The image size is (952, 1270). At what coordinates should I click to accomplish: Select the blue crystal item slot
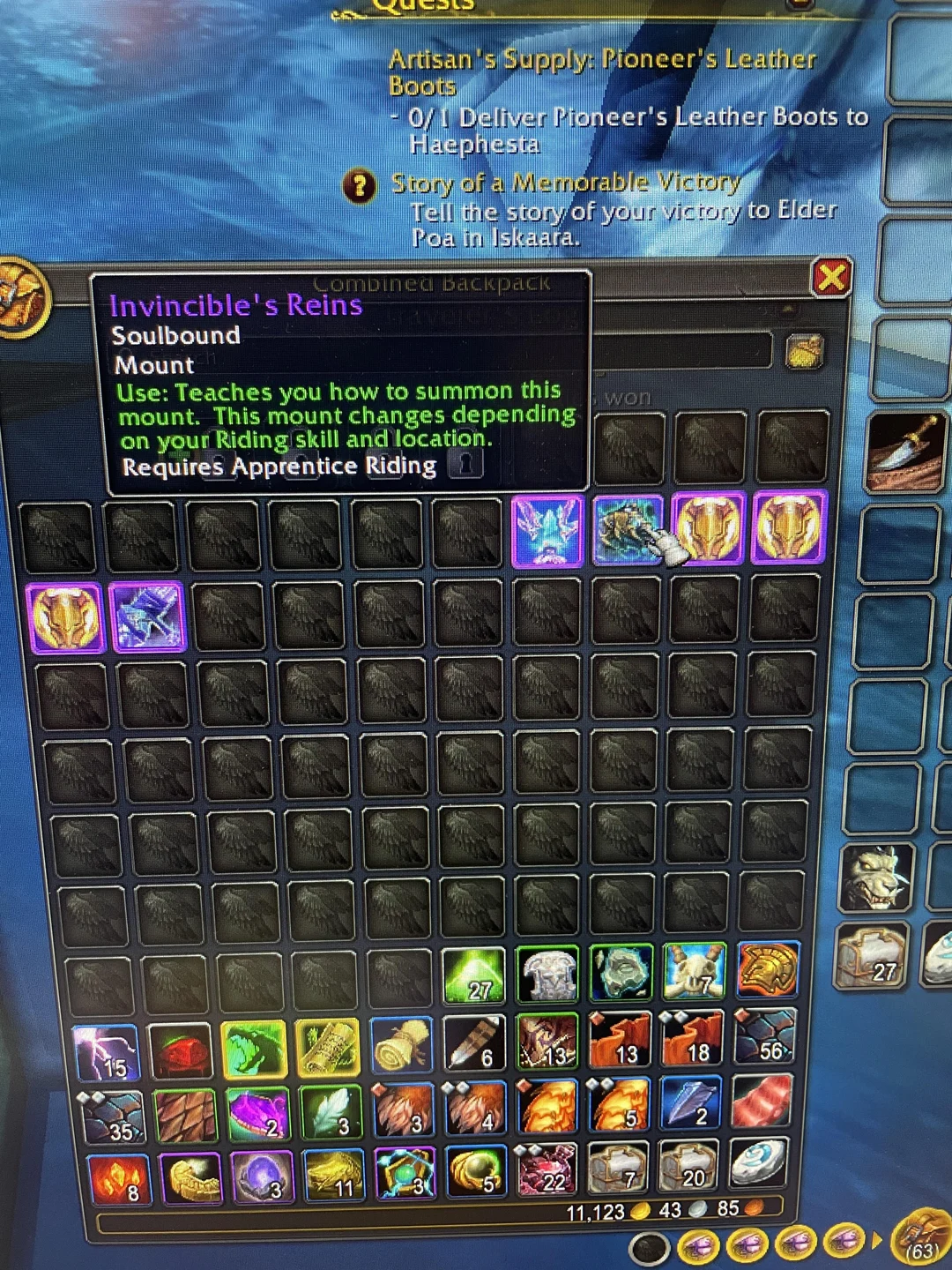tap(547, 528)
